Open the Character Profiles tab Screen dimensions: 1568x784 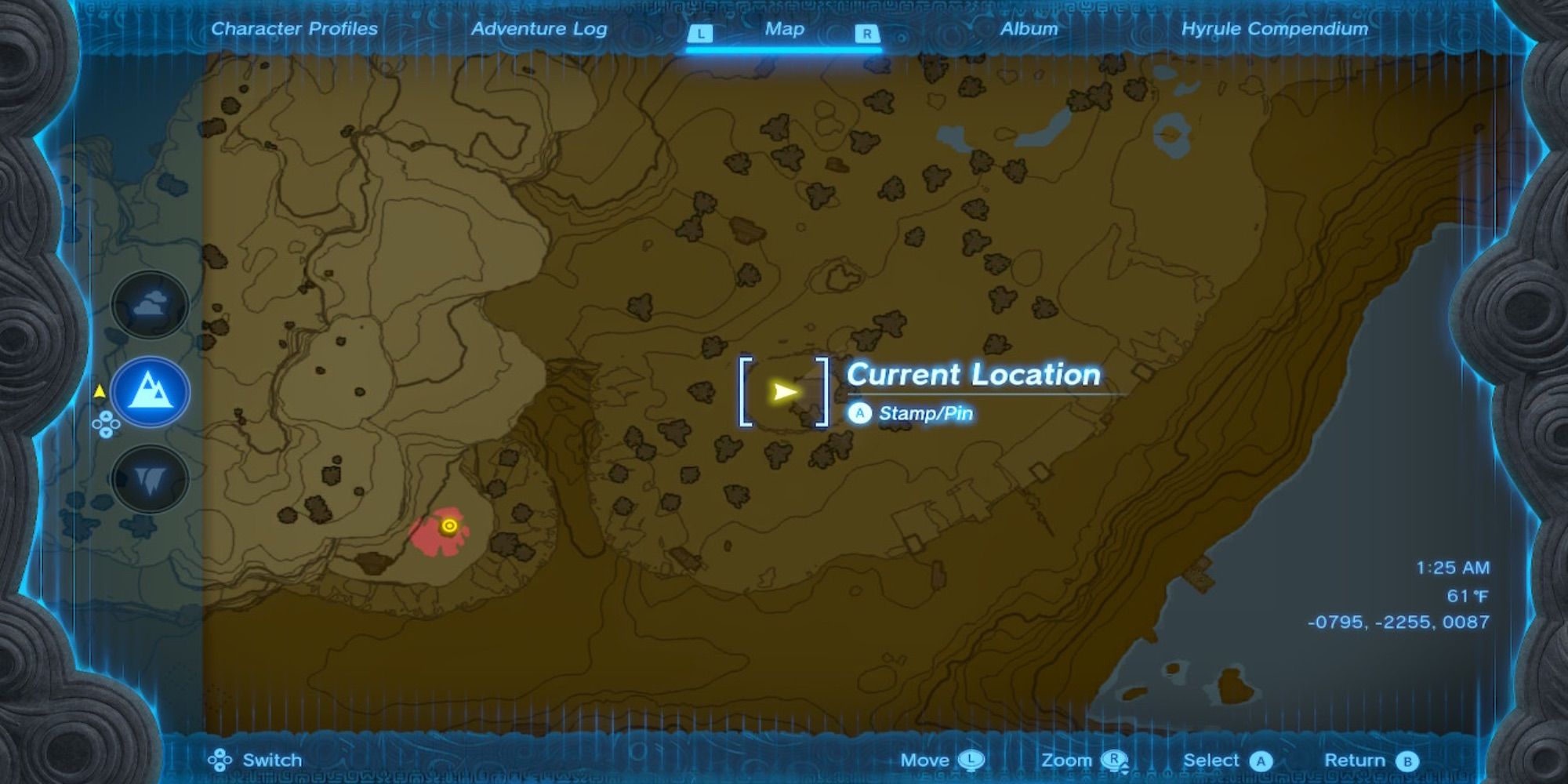click(294, 29)
